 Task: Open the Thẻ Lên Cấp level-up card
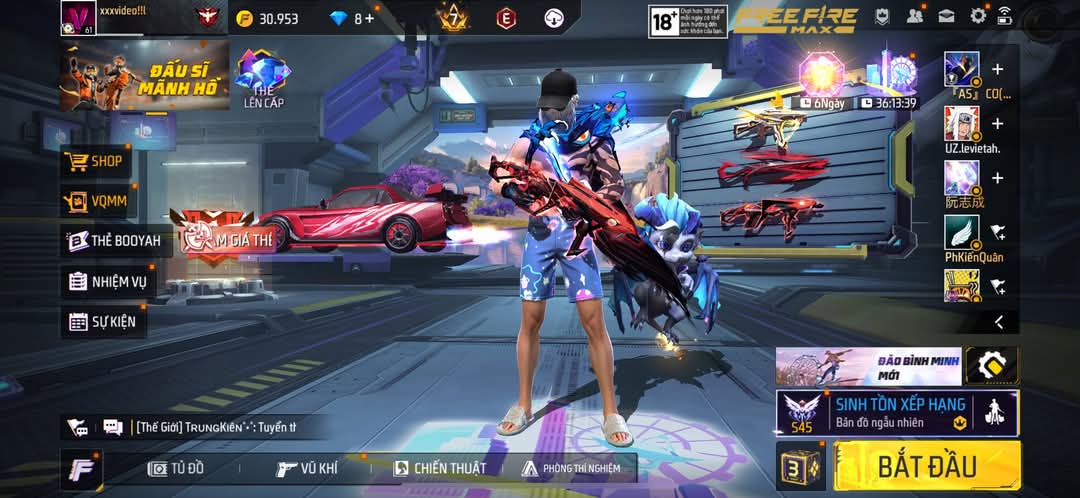pyautogui.click(x=263, y=78)
